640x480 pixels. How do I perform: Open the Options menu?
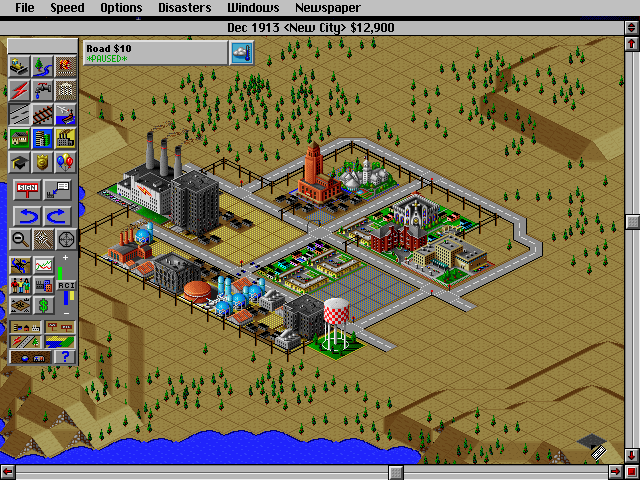(x=121, y=8)
